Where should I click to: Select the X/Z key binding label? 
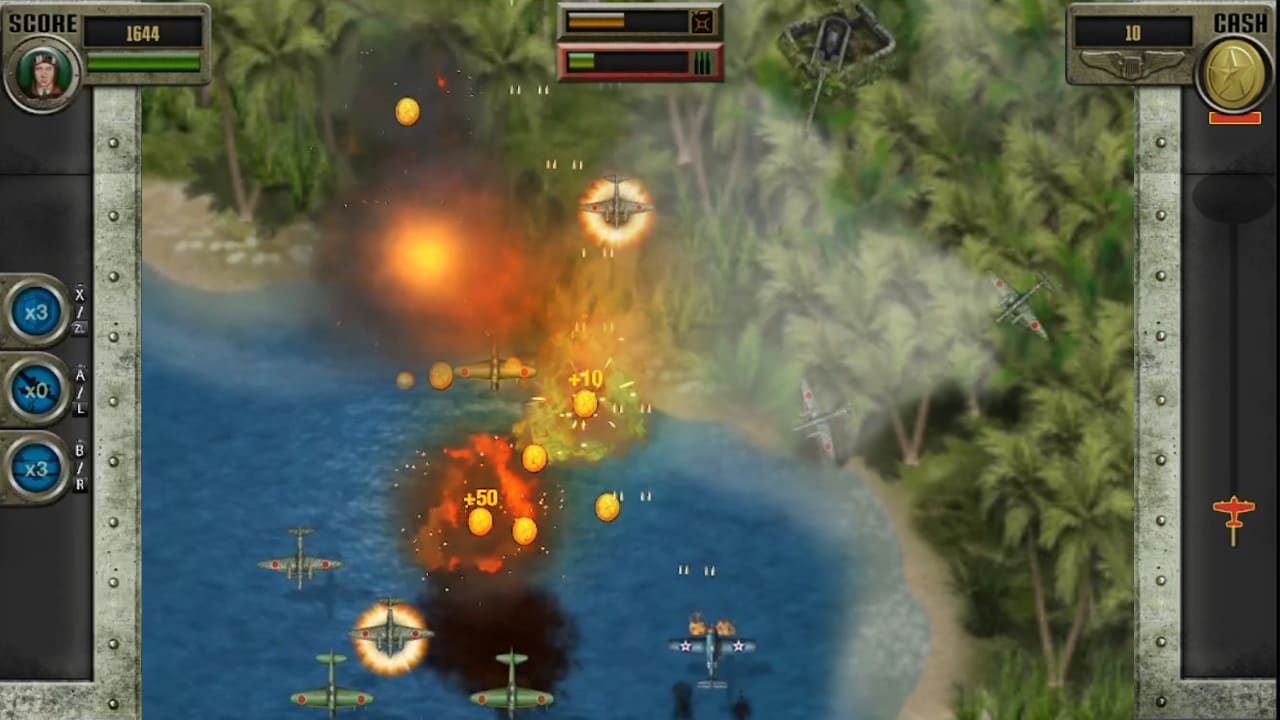(79, 308)
